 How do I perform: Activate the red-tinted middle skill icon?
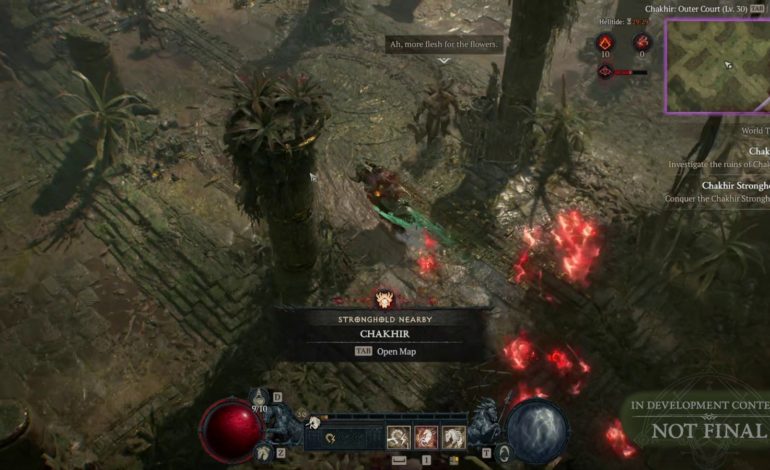426,437
